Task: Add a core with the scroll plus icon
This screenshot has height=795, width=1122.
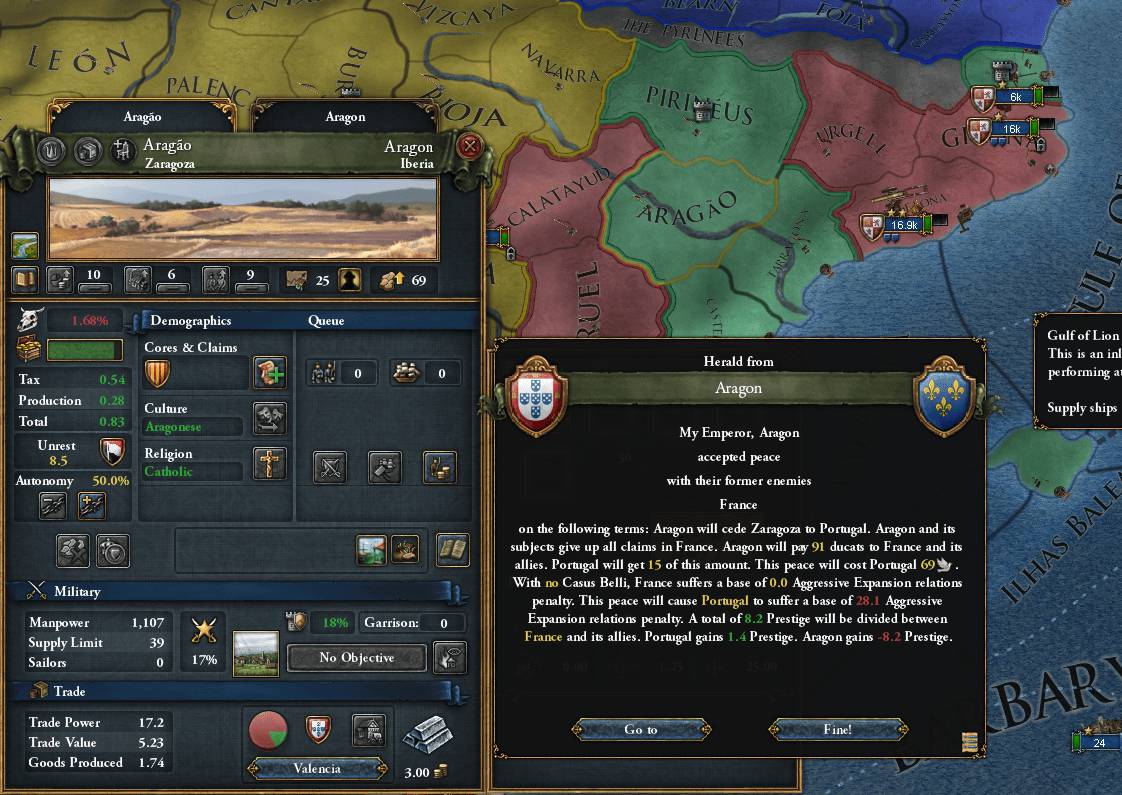Action: [x=269, y=374]
